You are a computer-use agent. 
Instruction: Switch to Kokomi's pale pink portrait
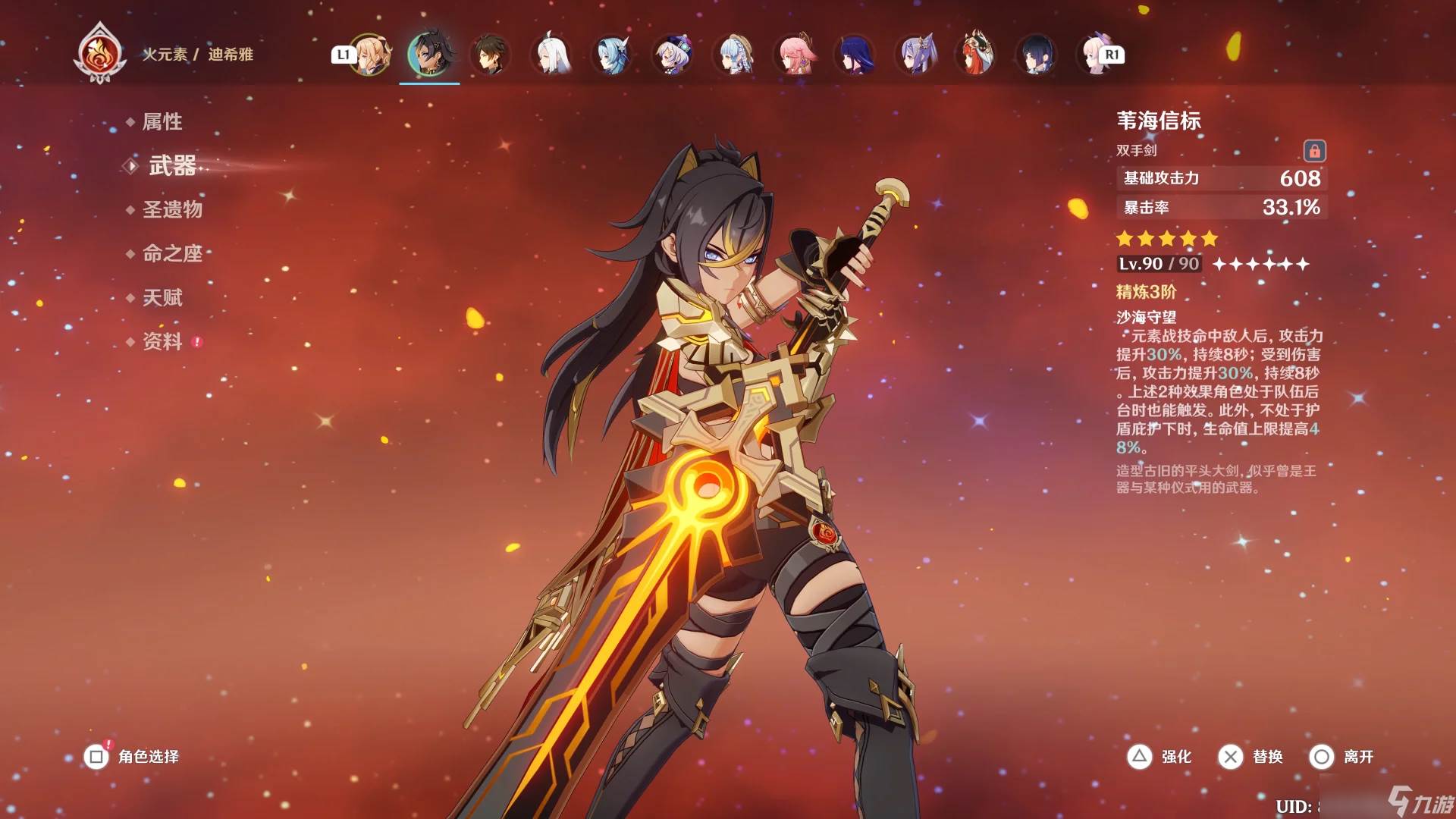click(1095, 55)
